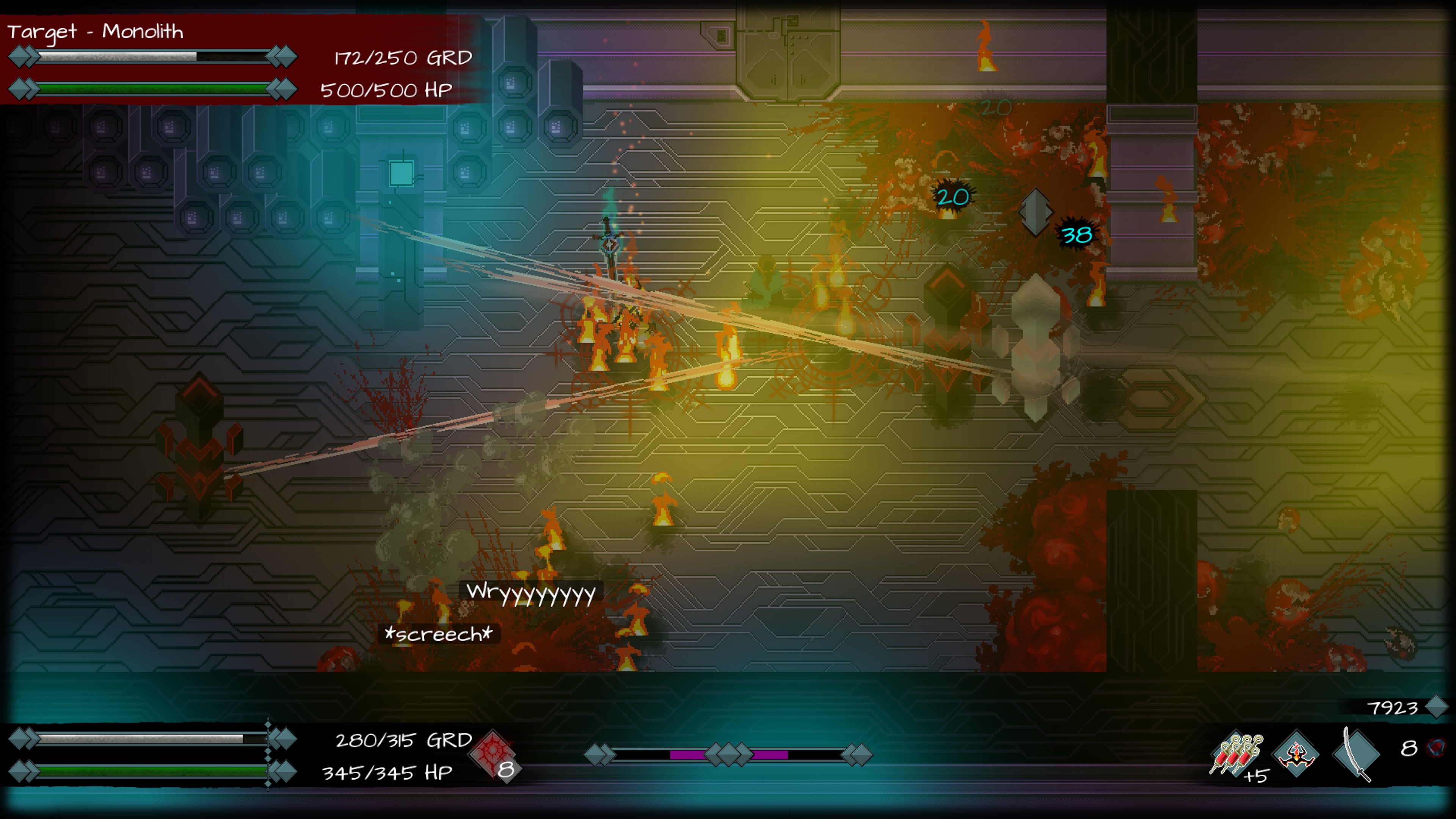The width and height of the screenshot is (1456, 819).
Task: Select the katana weapon slot
Action: click(x=1357, y=754)
